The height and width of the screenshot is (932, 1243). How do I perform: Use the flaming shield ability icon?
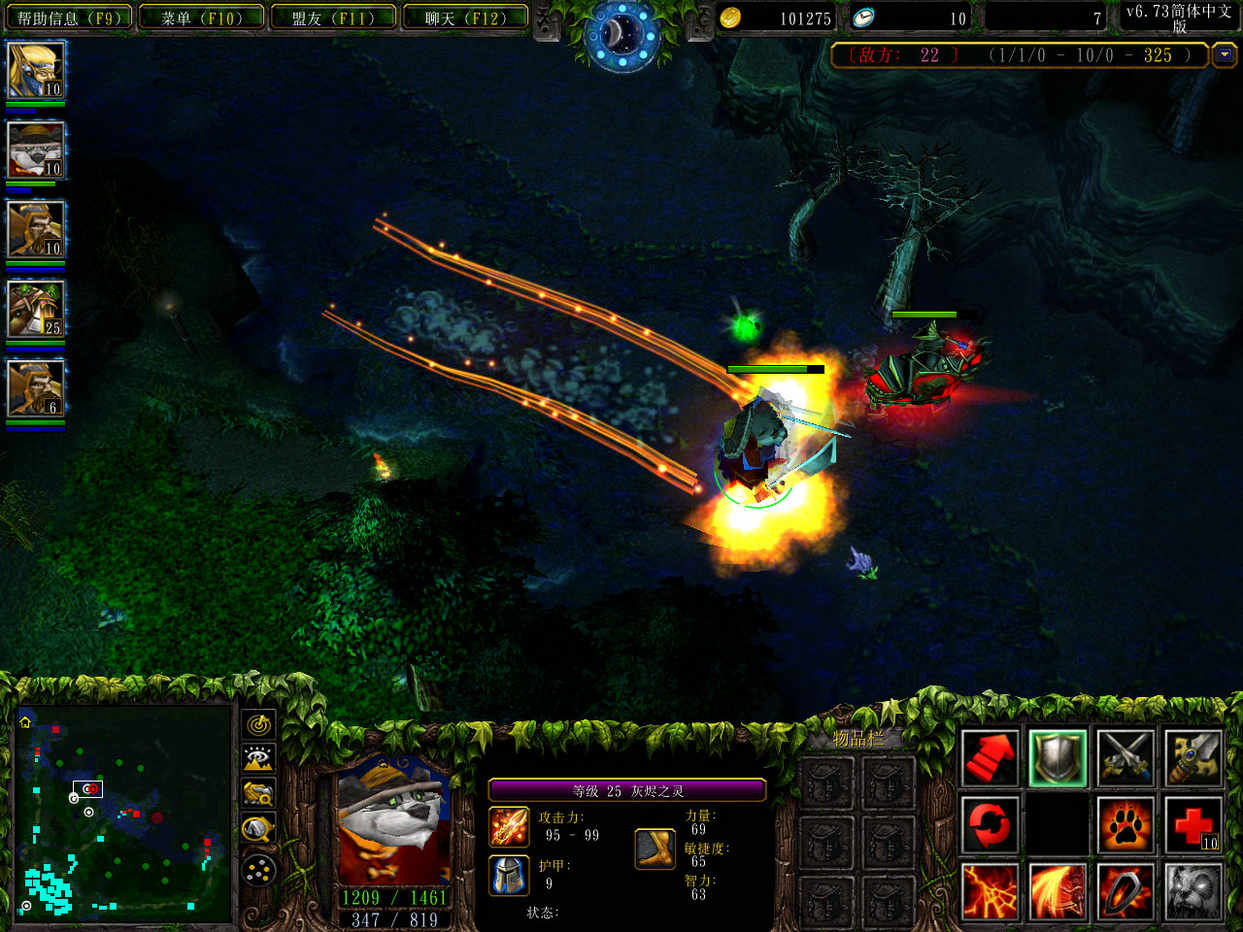tap(1125, 891)
